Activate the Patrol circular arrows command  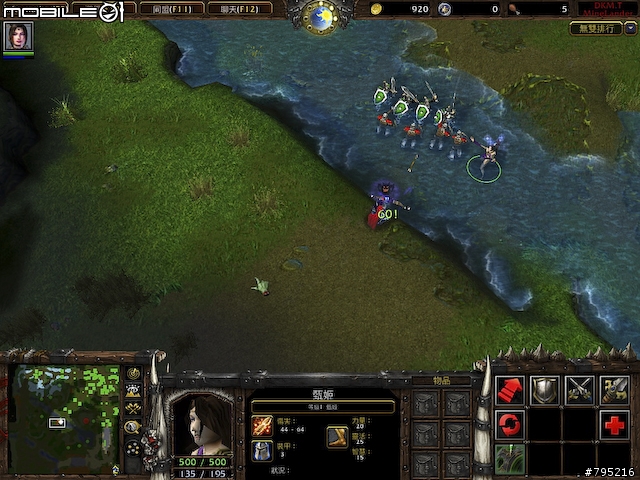(510, 425)
